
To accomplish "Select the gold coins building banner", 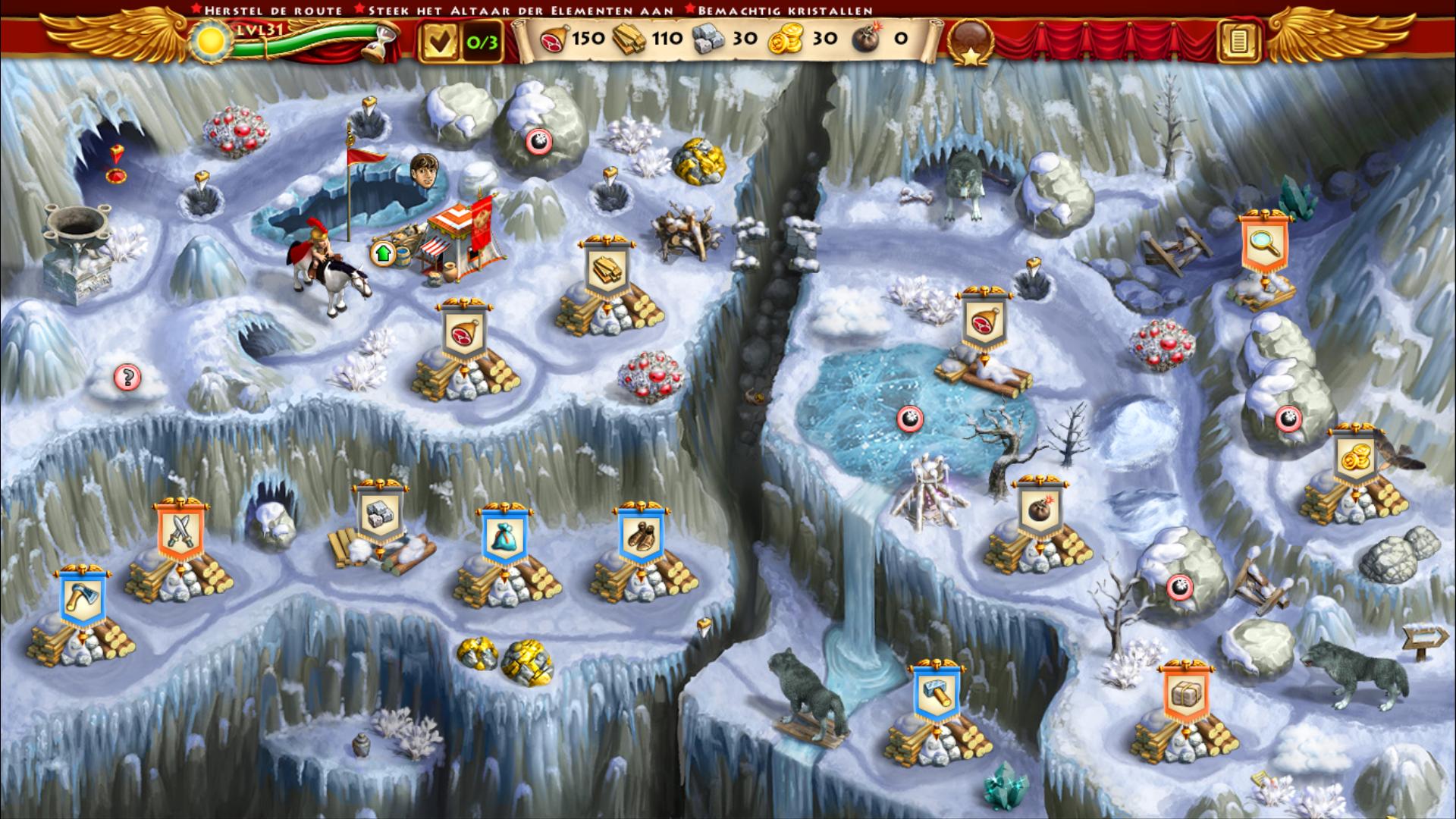I will click(x=1355, y=457).
